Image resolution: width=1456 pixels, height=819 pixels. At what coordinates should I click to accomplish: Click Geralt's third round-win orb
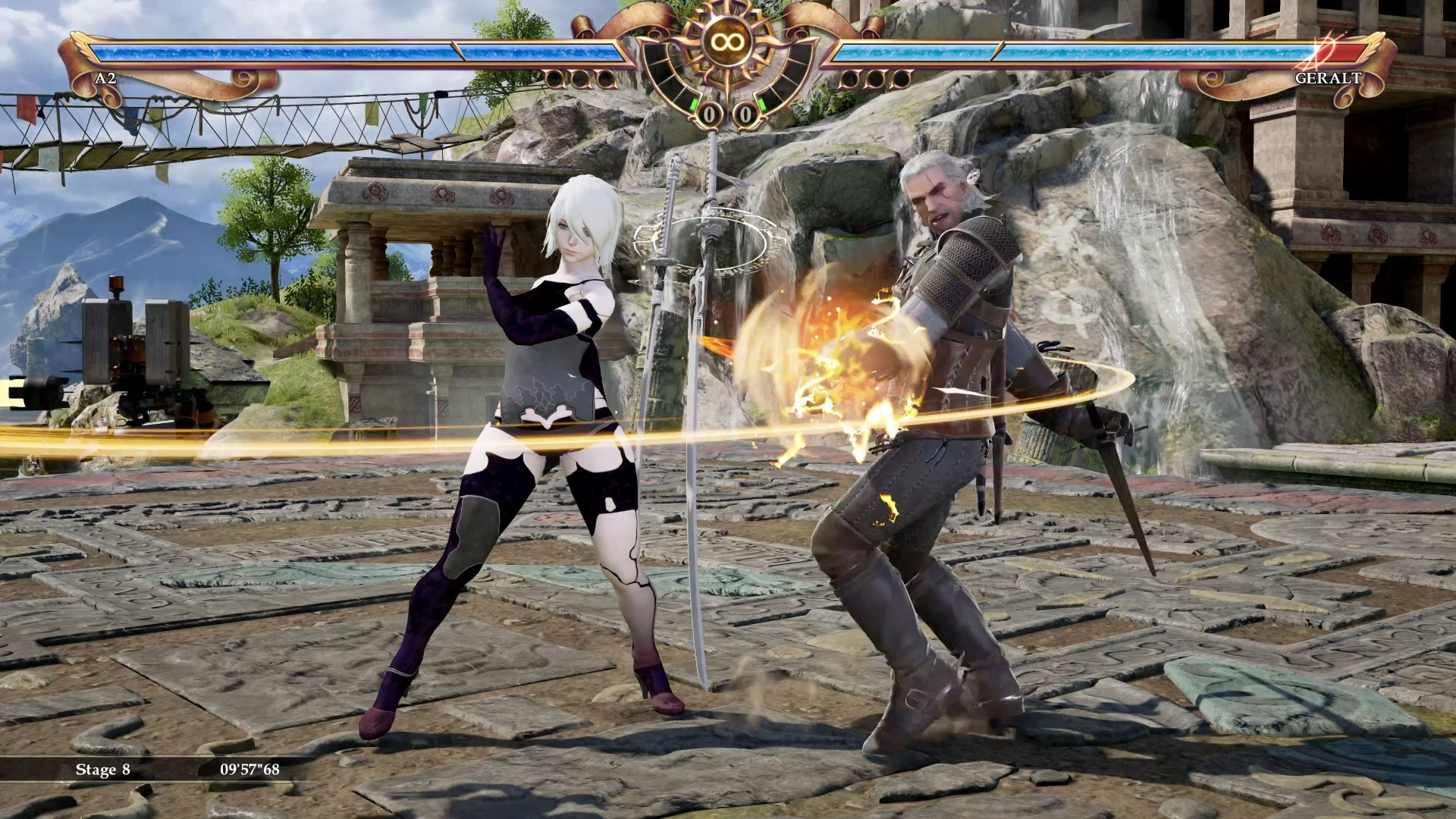click(901, 78)
